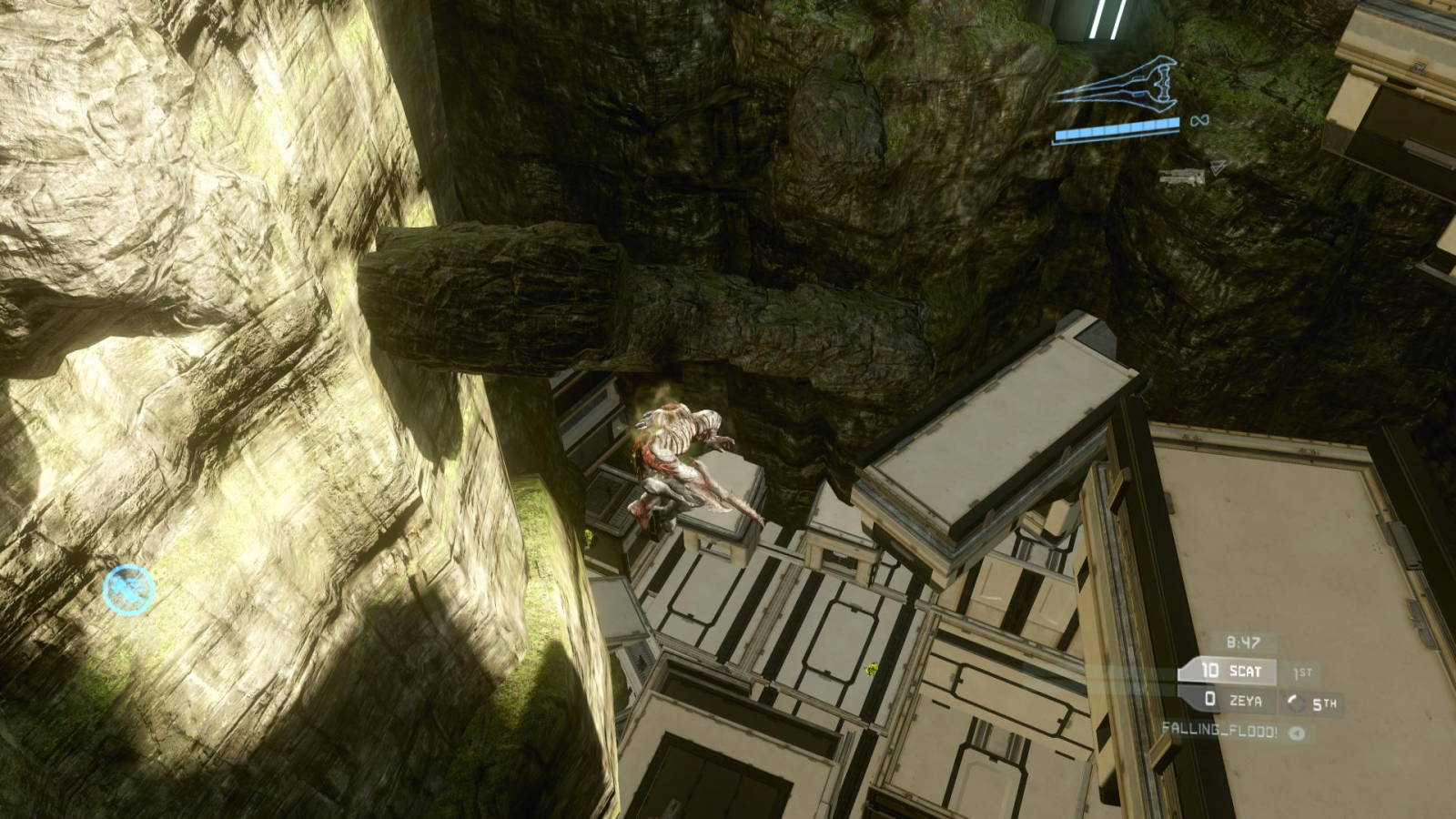The image size is (1456, 819).
Task: Select the ZEYA scoreboard row
Action: pos(1228,700)
